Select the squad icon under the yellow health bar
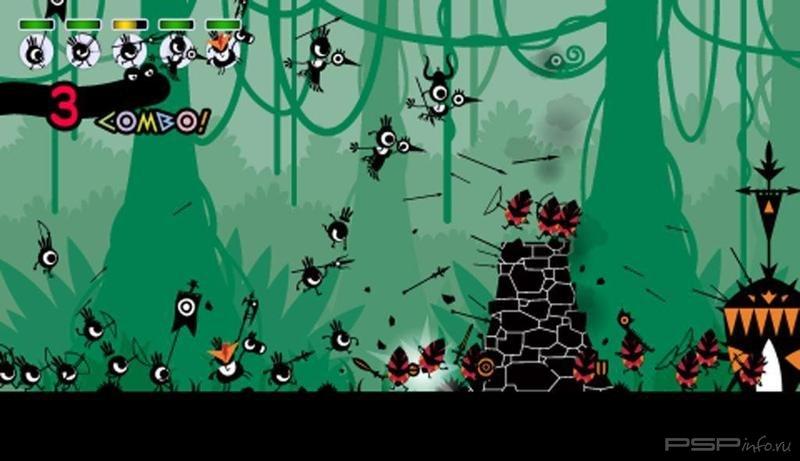Screen dimensions: 800x461 click(x=129, y=50)
